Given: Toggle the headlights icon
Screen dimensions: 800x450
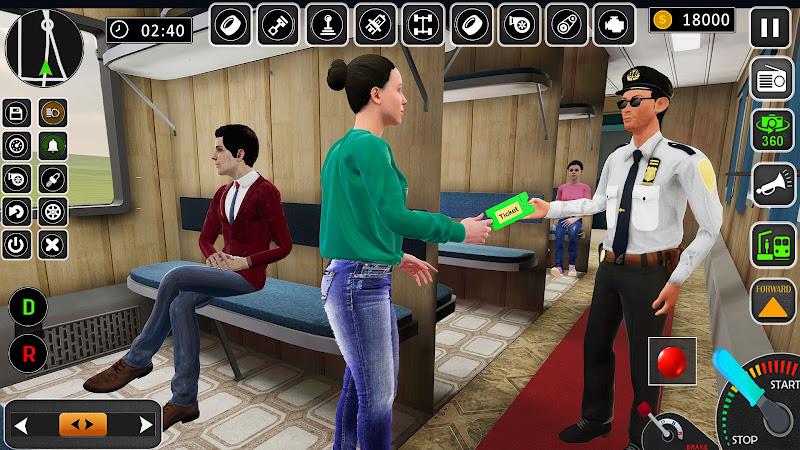Looking at the screenshot, I should (x=52, y=113).
